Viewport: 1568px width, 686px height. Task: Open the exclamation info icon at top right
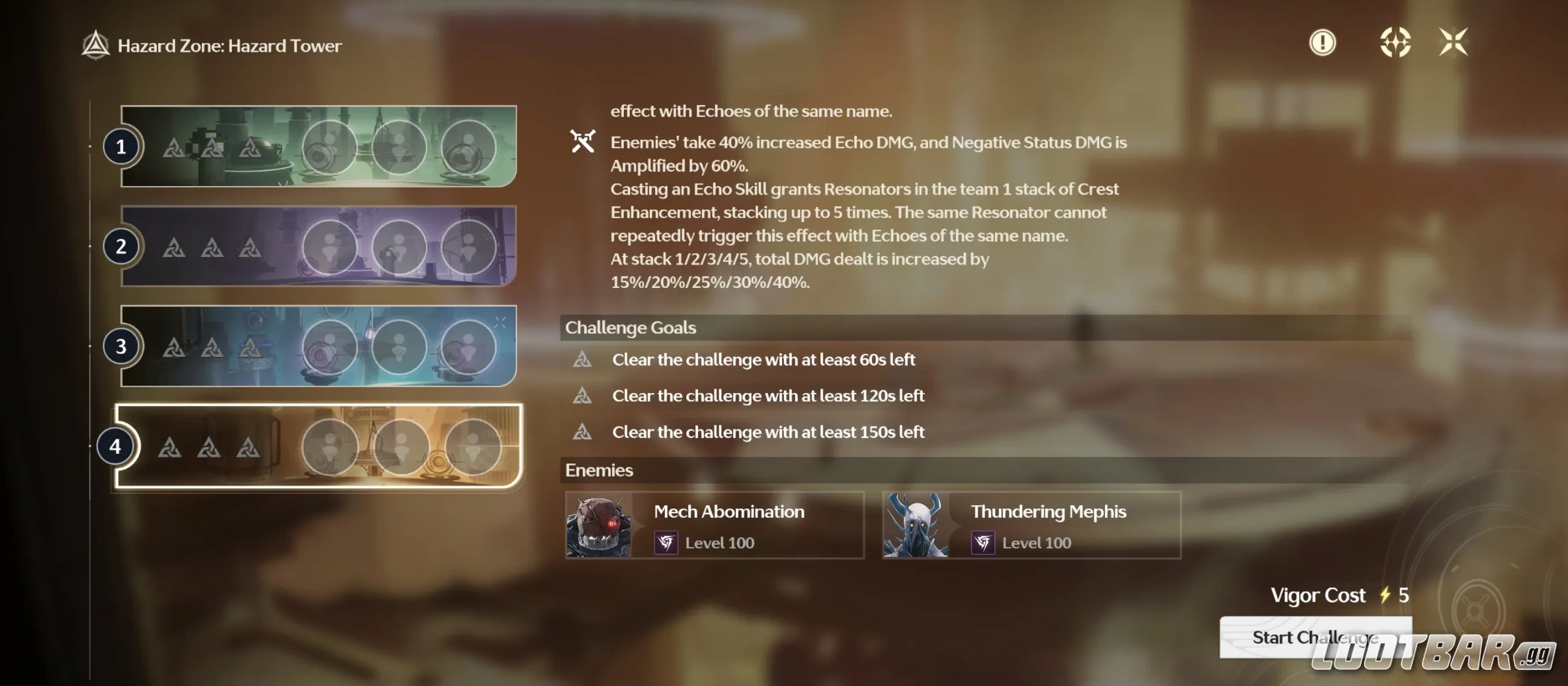pyautogui.click(x=1322, y=43)
